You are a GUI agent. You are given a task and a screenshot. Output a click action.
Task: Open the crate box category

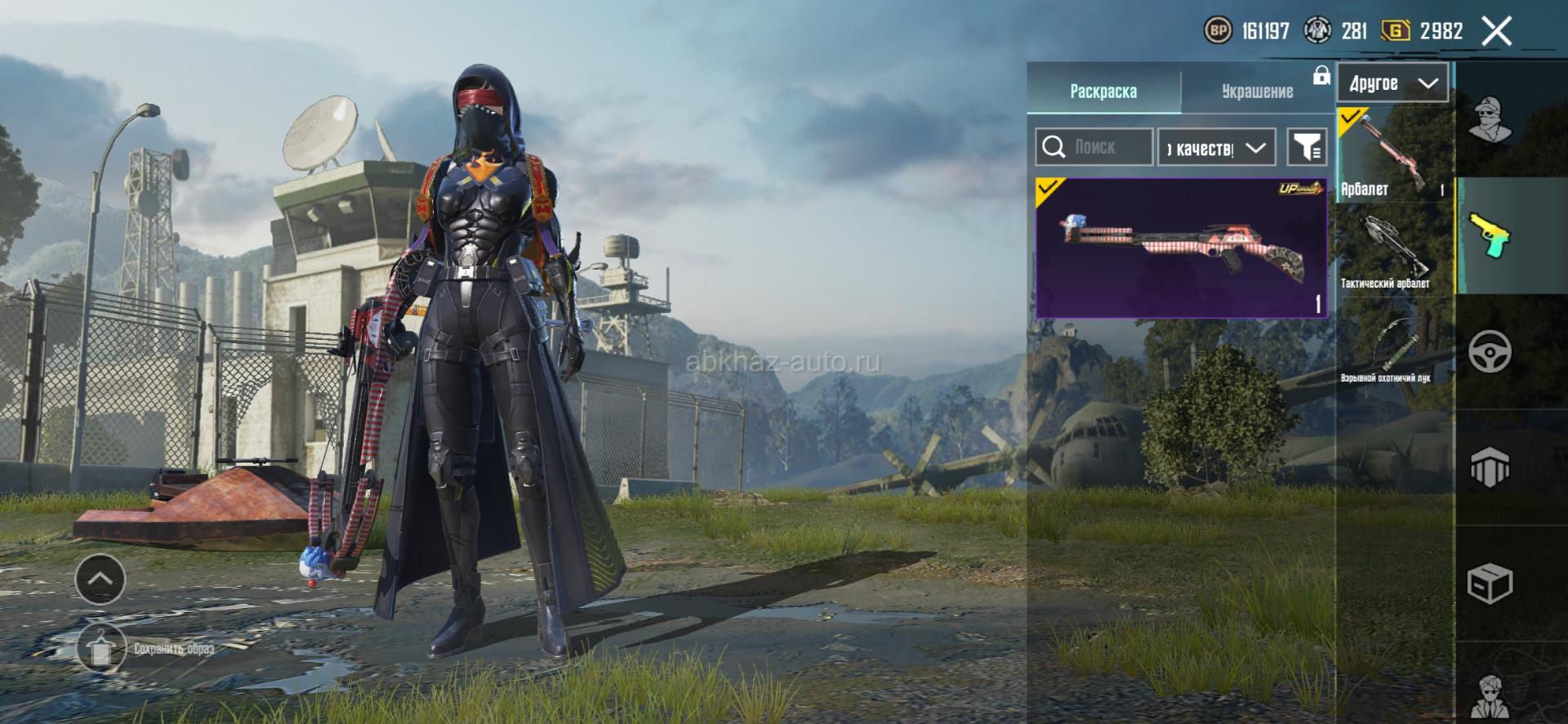click(x=1490, y=583)
